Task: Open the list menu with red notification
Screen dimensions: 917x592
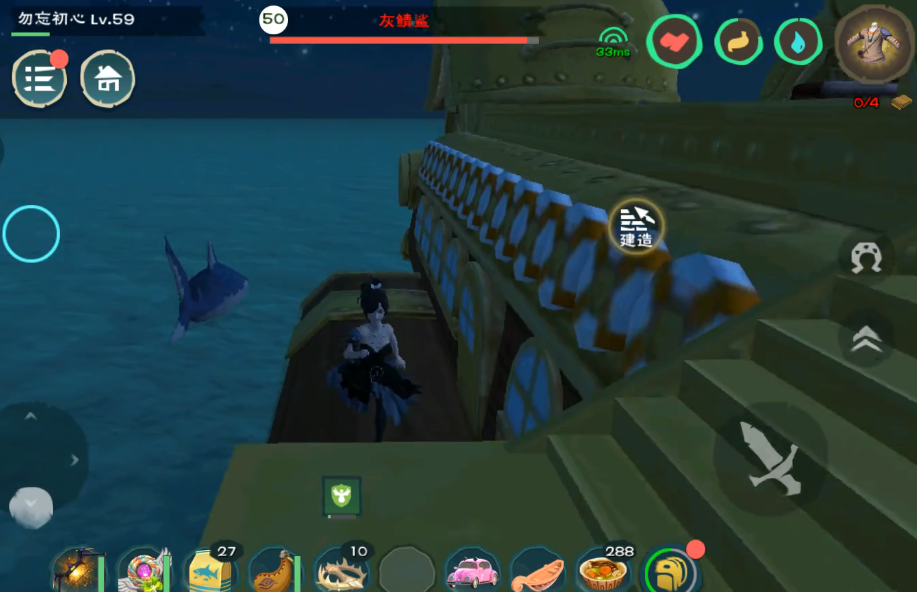Action: [39, 79]
